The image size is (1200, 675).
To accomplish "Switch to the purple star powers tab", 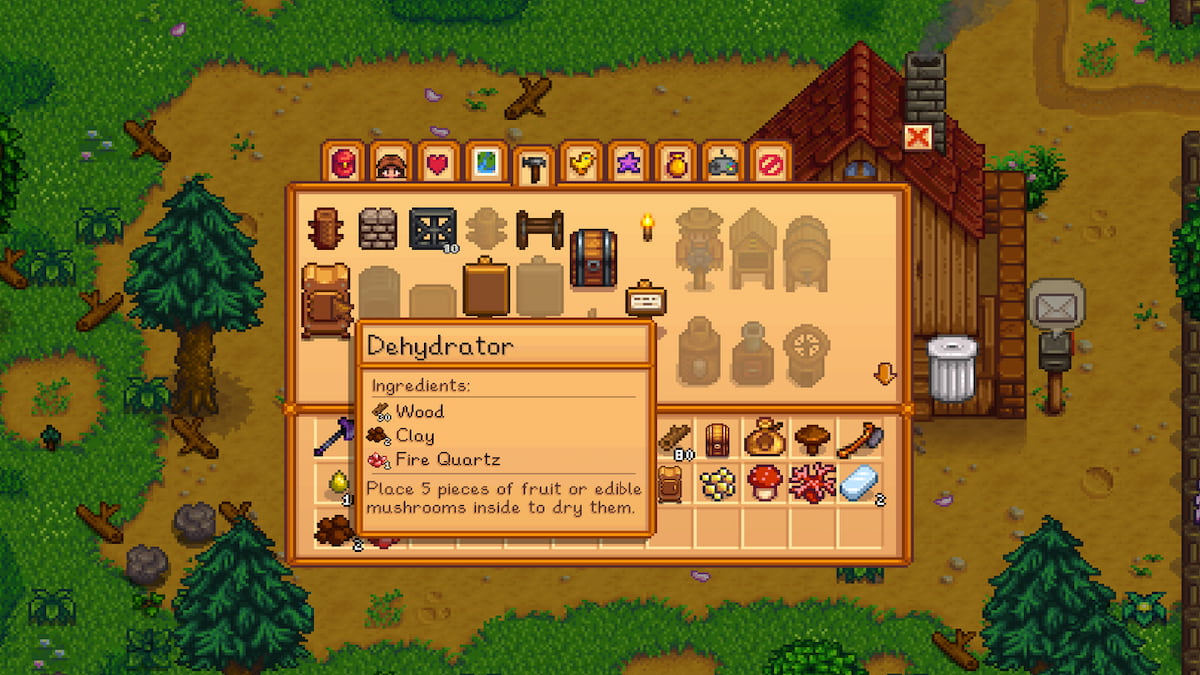I will pos(627,163).
